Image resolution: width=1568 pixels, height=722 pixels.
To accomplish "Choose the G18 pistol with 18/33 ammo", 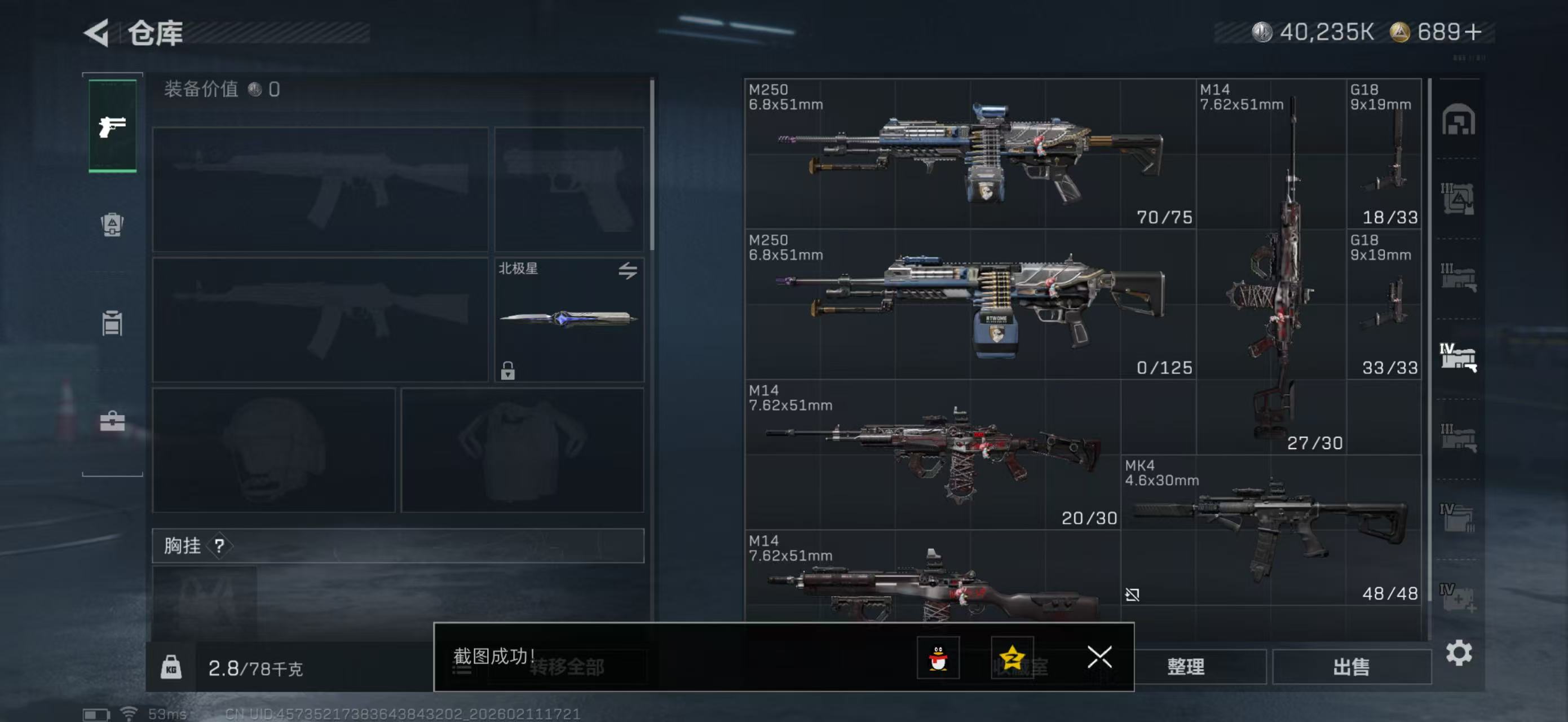I will pyautogui.click(x=1385, y=154).
